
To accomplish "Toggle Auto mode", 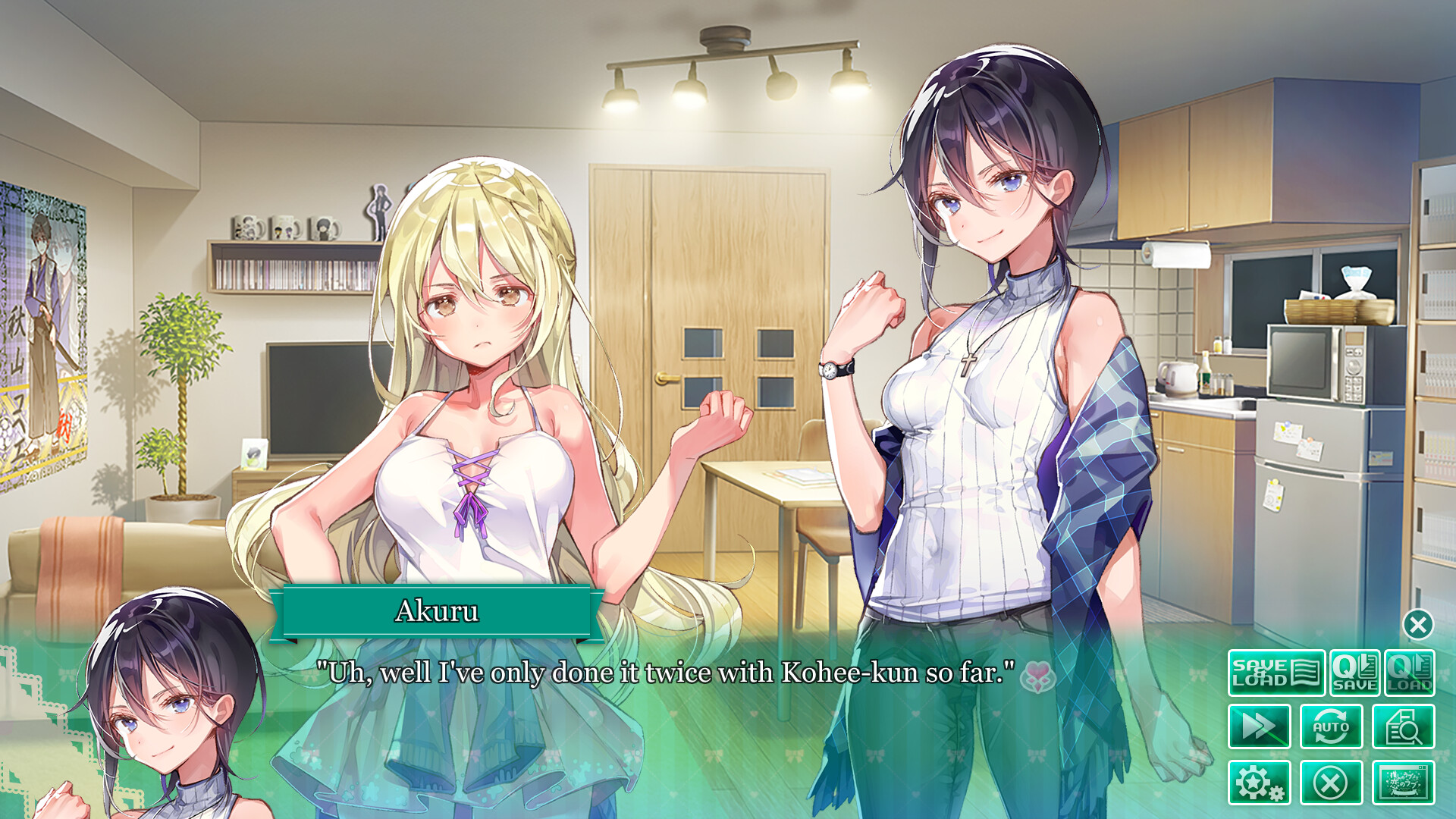I will click(x=1331, y=726).
